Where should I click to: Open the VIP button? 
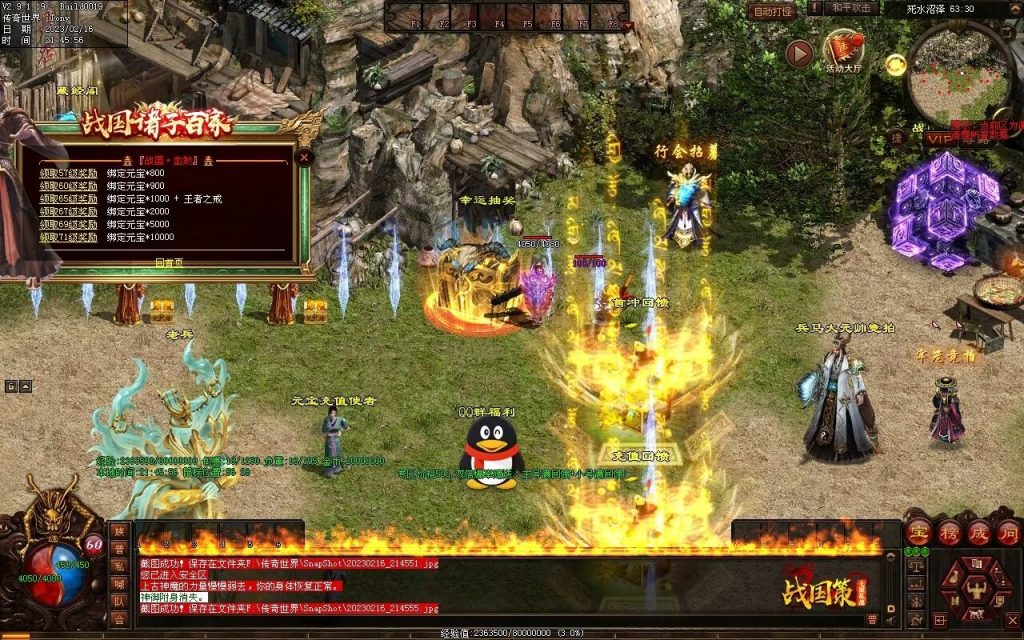[939, 138]
